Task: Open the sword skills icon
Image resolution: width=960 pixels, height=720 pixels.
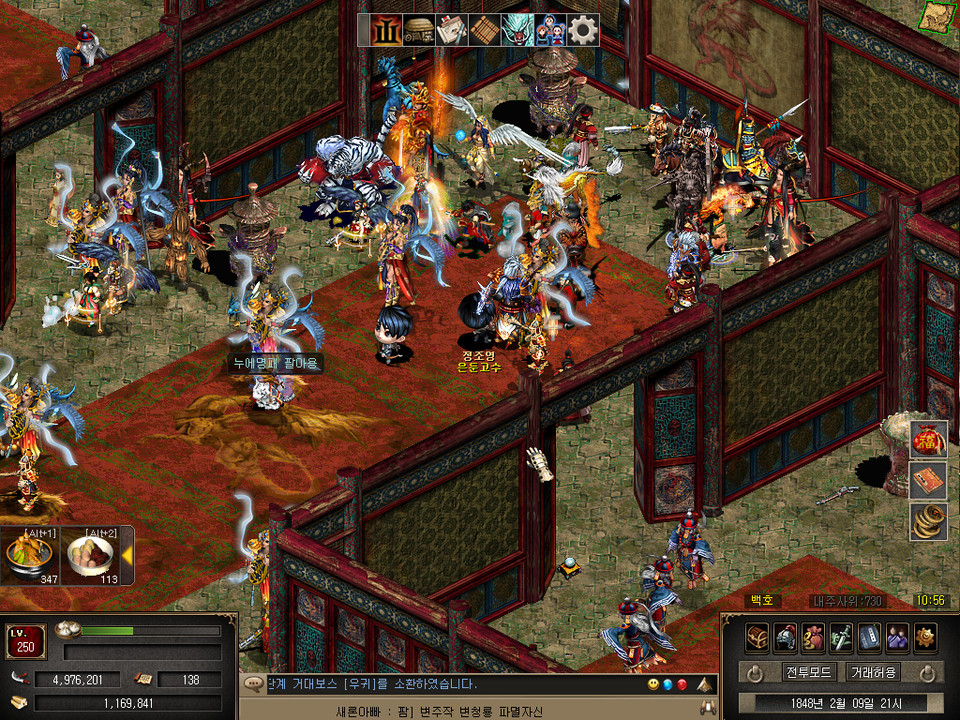Action: 841,636
